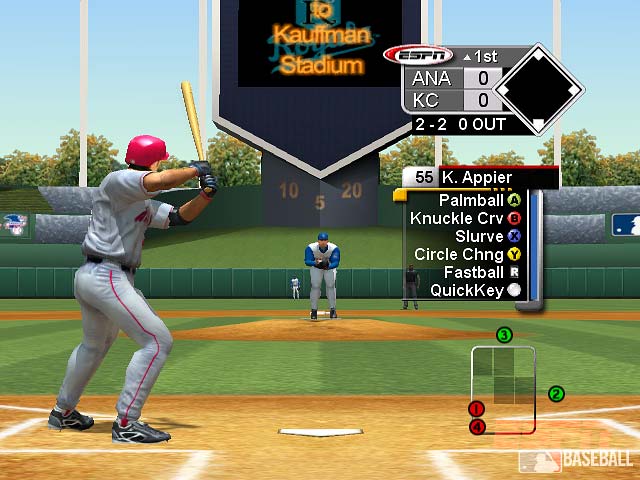
Task: Click green marker 3 above the strike zone
Action: [x=504, y=335]
